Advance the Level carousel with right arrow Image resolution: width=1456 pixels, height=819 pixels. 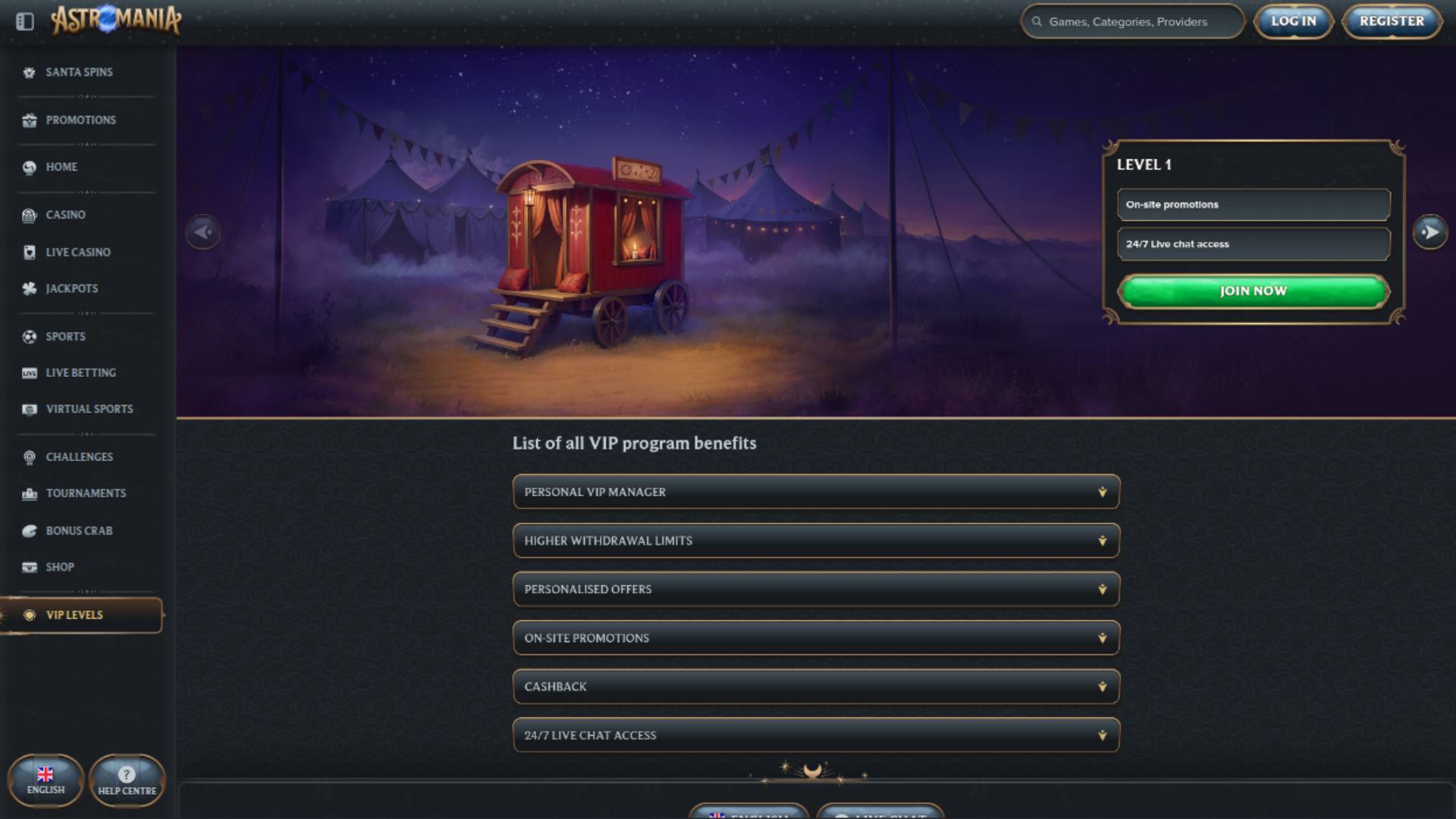(1429, 232)
